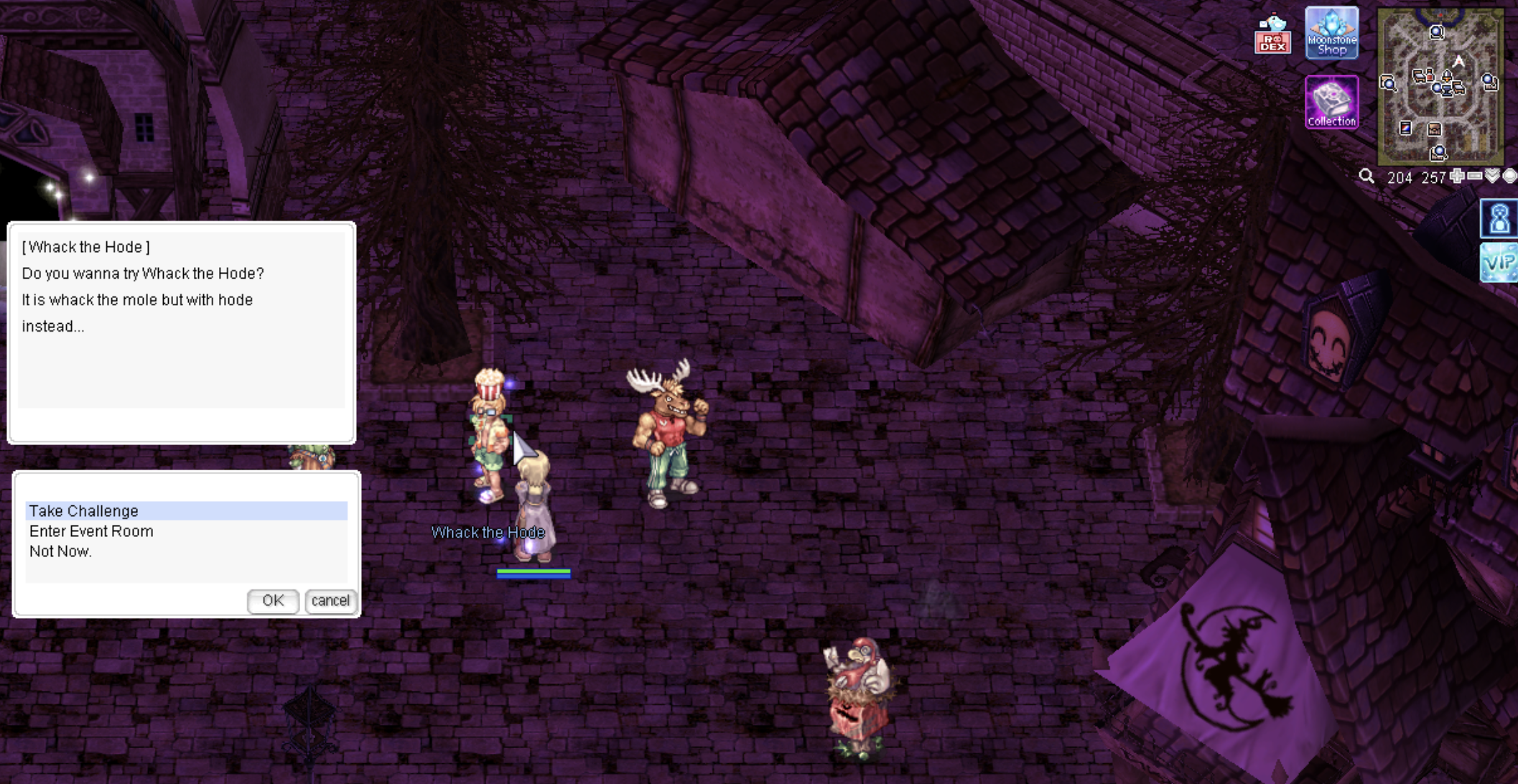Open the RODEX mail icon
1518x784 pixels.
pyautogui.click(x=1272, y=35)
